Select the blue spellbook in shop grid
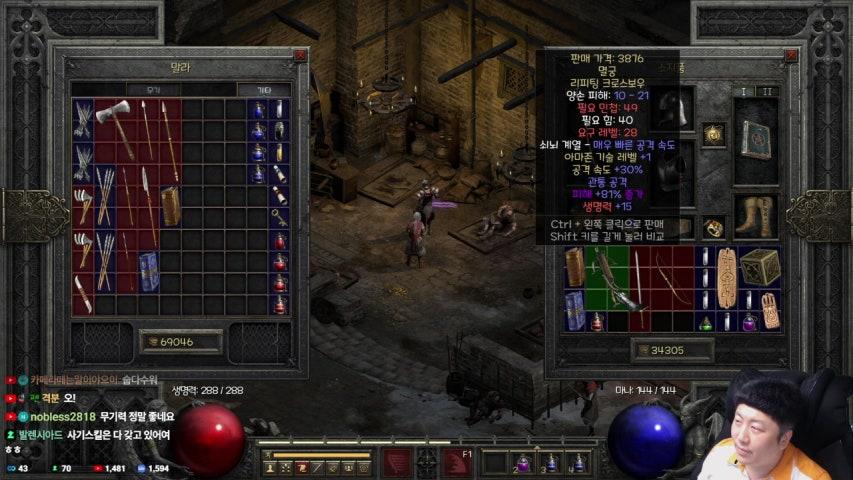This screenshot has height=480, width=853. tap(149, 270)
